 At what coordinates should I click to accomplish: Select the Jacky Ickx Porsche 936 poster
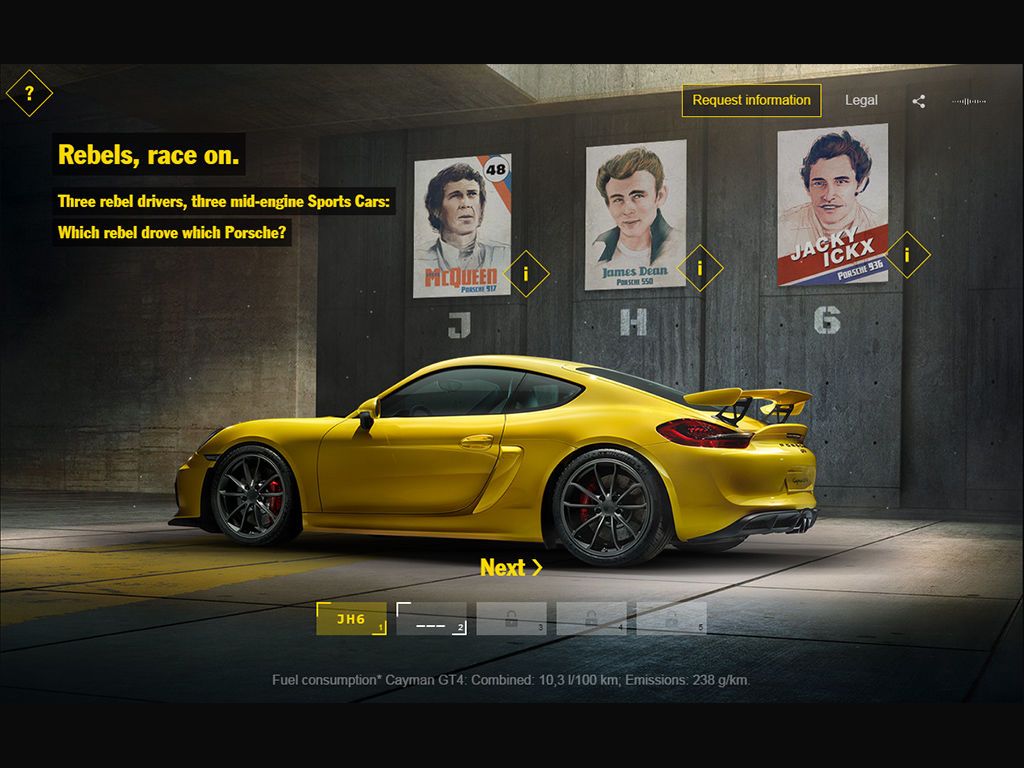pos(832,204)
